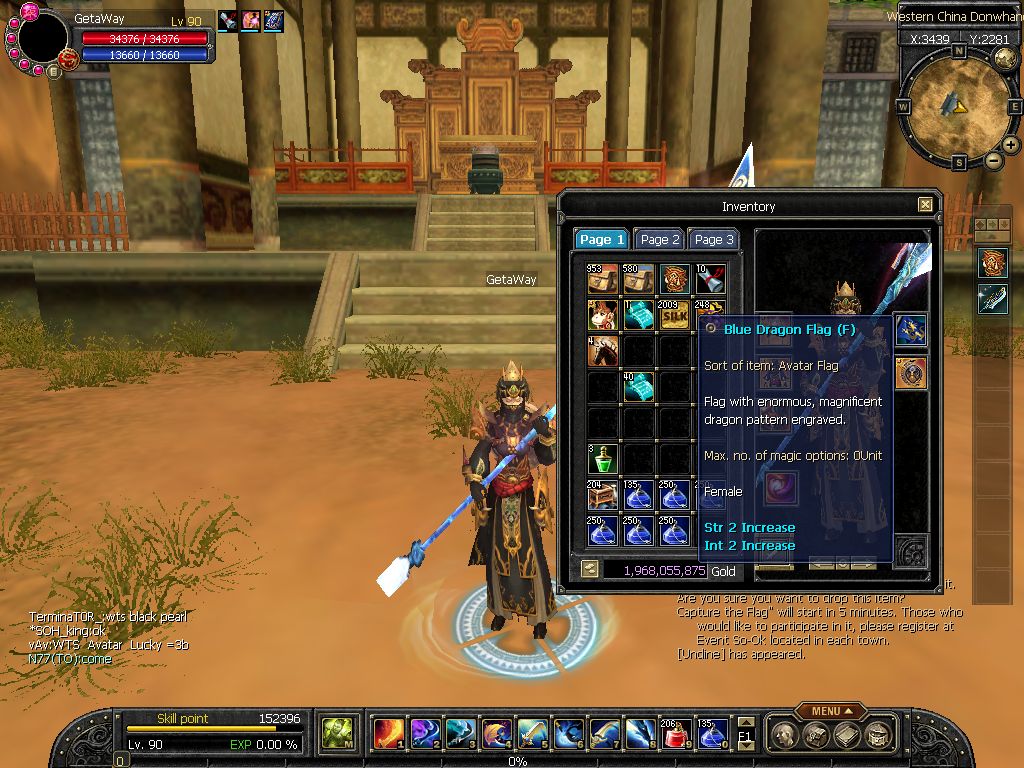1024x768 pixels.
Task: Choose the scroll with red ribbon
Action: tap(710, 279)
